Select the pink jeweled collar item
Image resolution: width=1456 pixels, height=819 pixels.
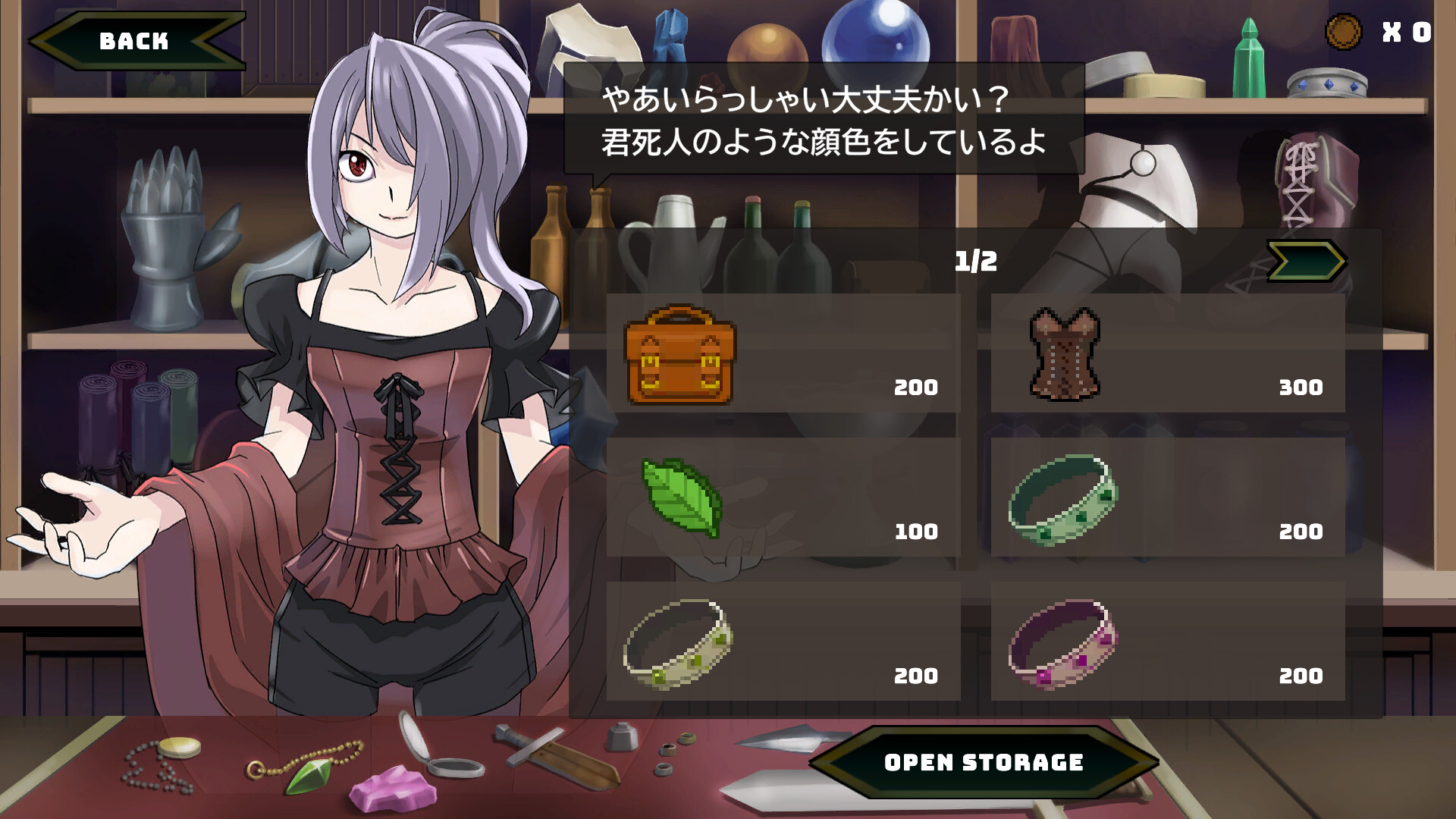click(x=1062, y=645)
